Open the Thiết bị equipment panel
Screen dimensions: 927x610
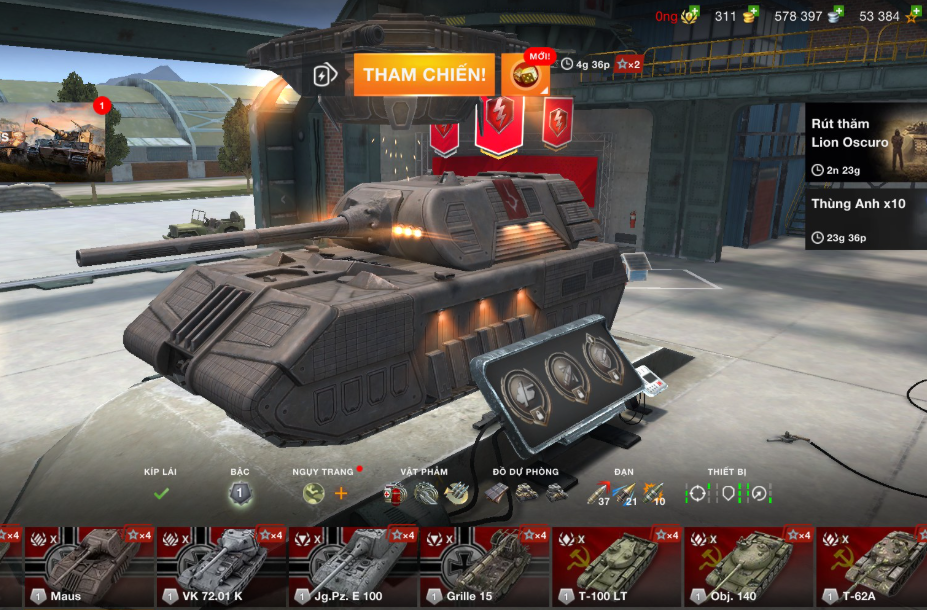click(x=728, y=492)
